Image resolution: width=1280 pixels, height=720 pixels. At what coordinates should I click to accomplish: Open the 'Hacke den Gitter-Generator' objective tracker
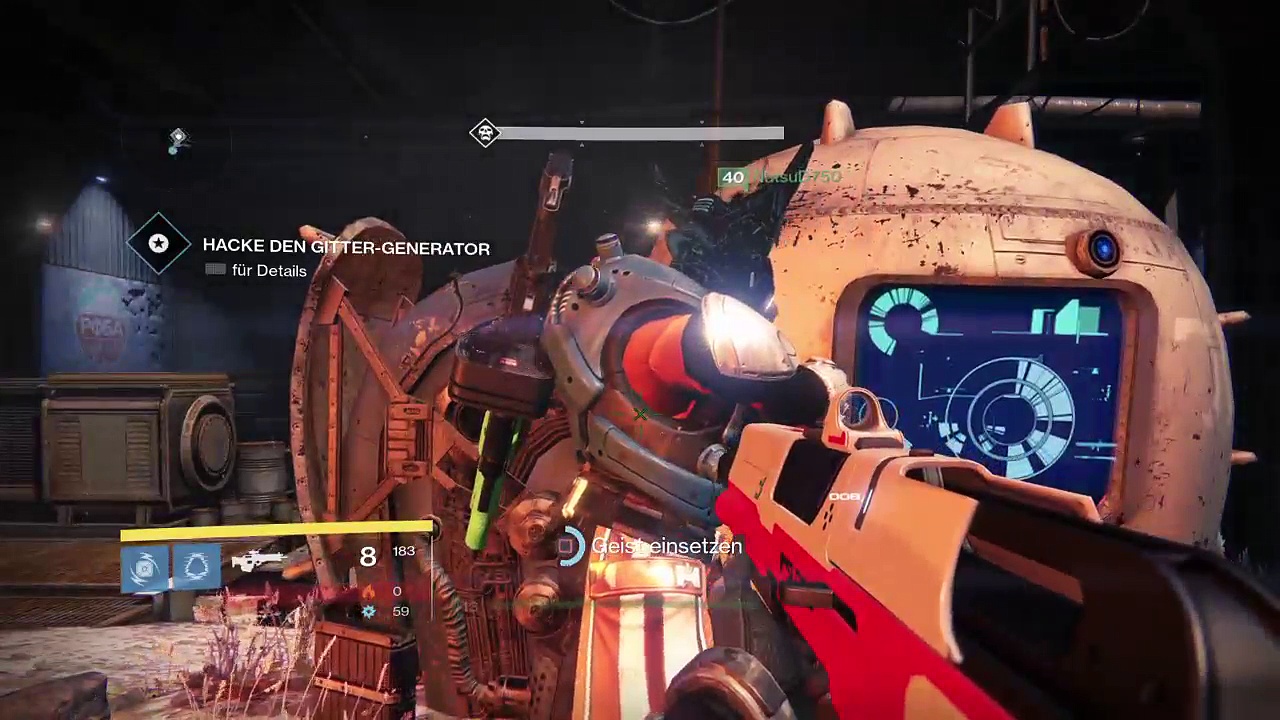coord(346,247)
